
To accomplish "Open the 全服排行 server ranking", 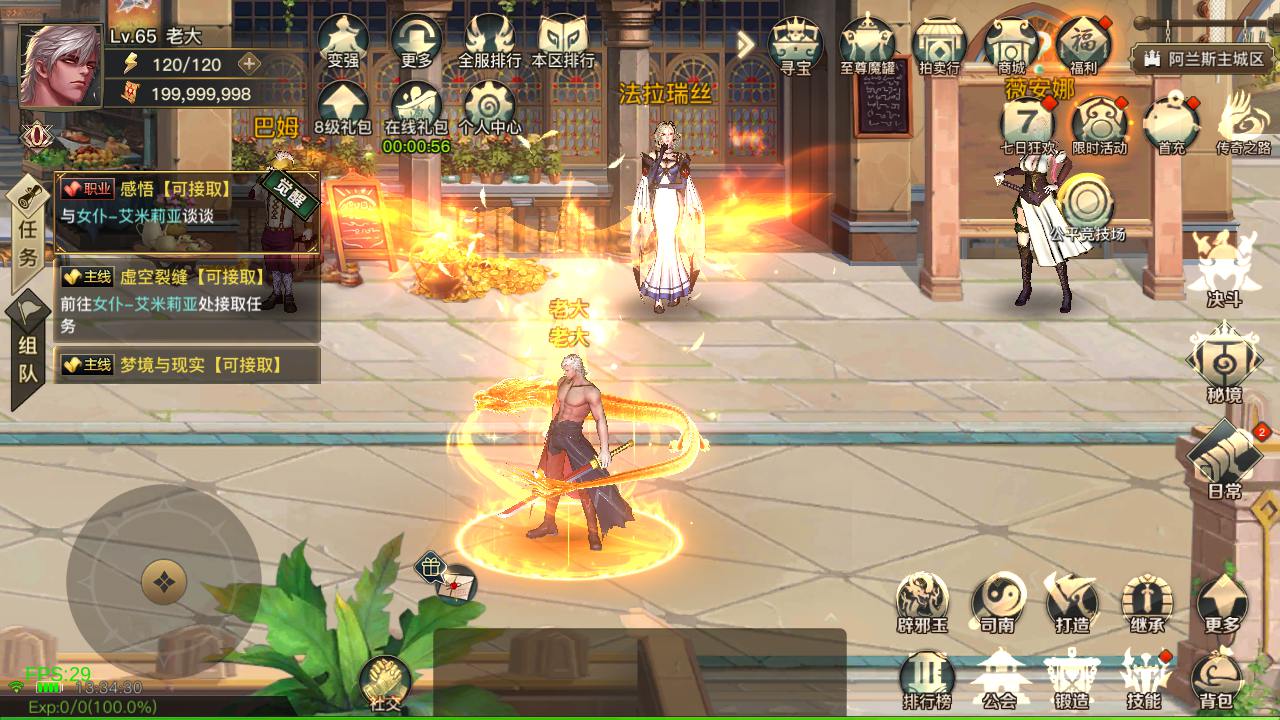I will (x=489, y=40).
